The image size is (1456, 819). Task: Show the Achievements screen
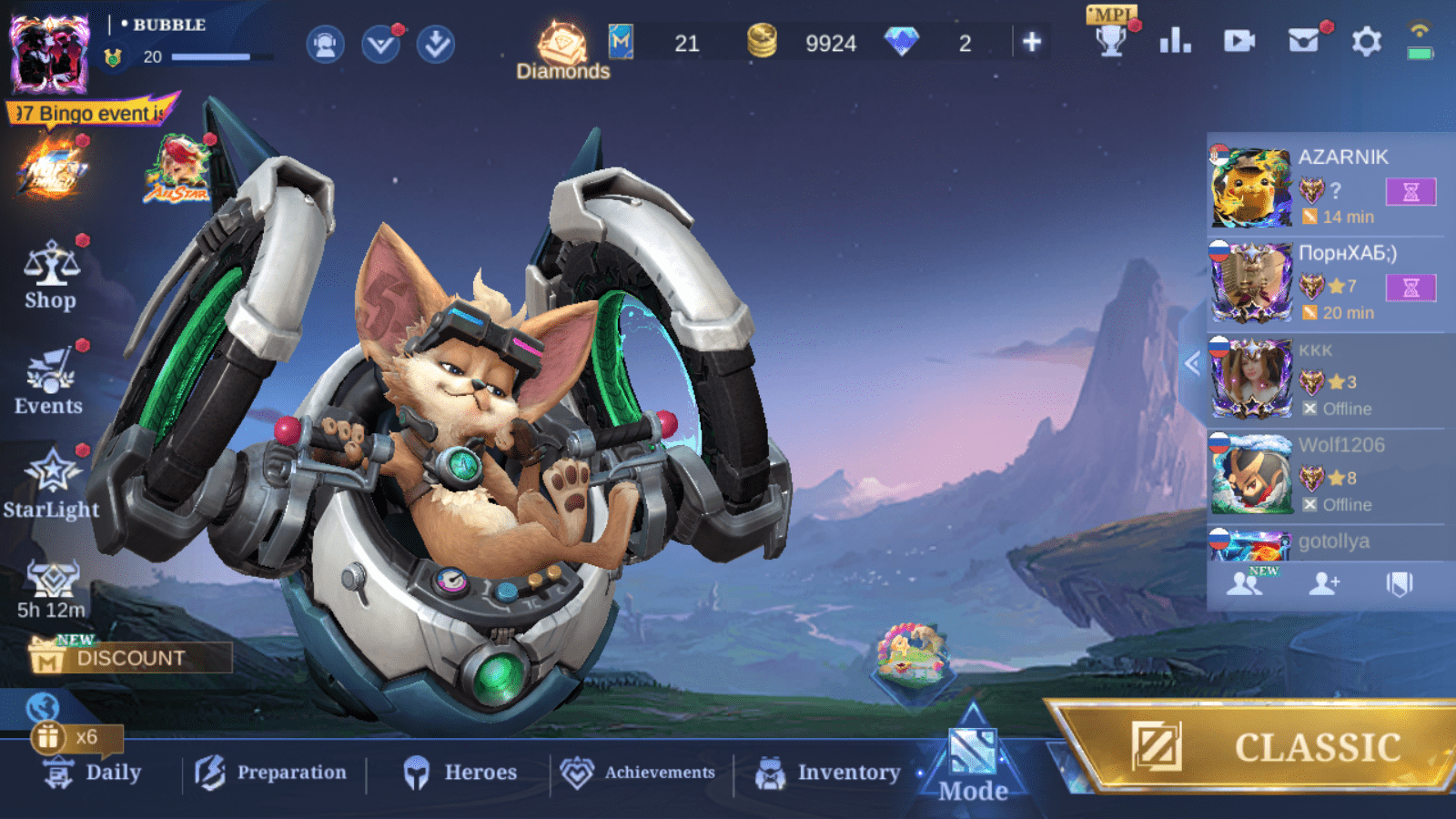point(639,773)
